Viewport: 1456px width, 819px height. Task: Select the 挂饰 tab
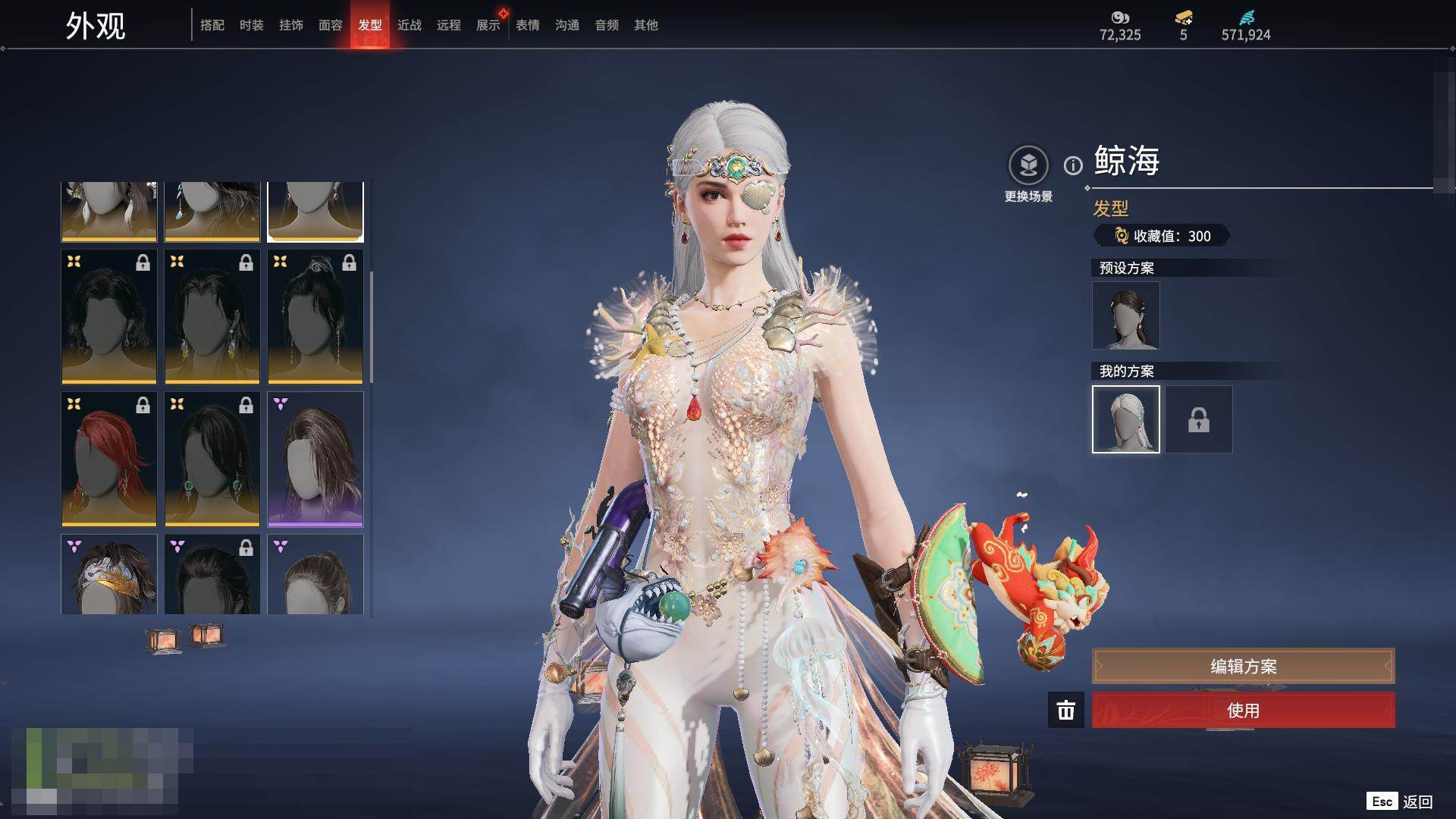coord(290,25)
